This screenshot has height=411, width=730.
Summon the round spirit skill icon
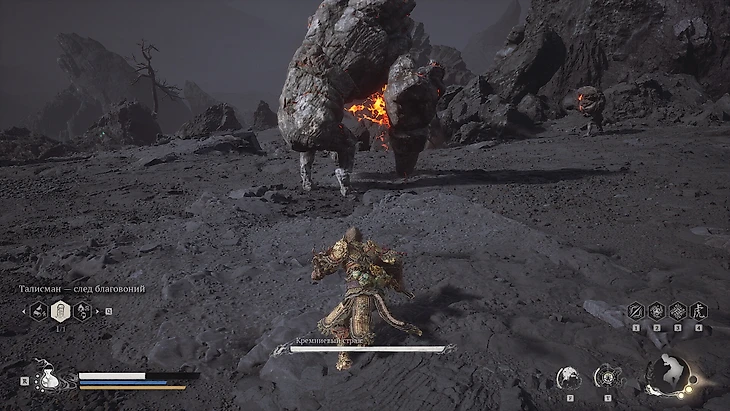pos(569,377)
